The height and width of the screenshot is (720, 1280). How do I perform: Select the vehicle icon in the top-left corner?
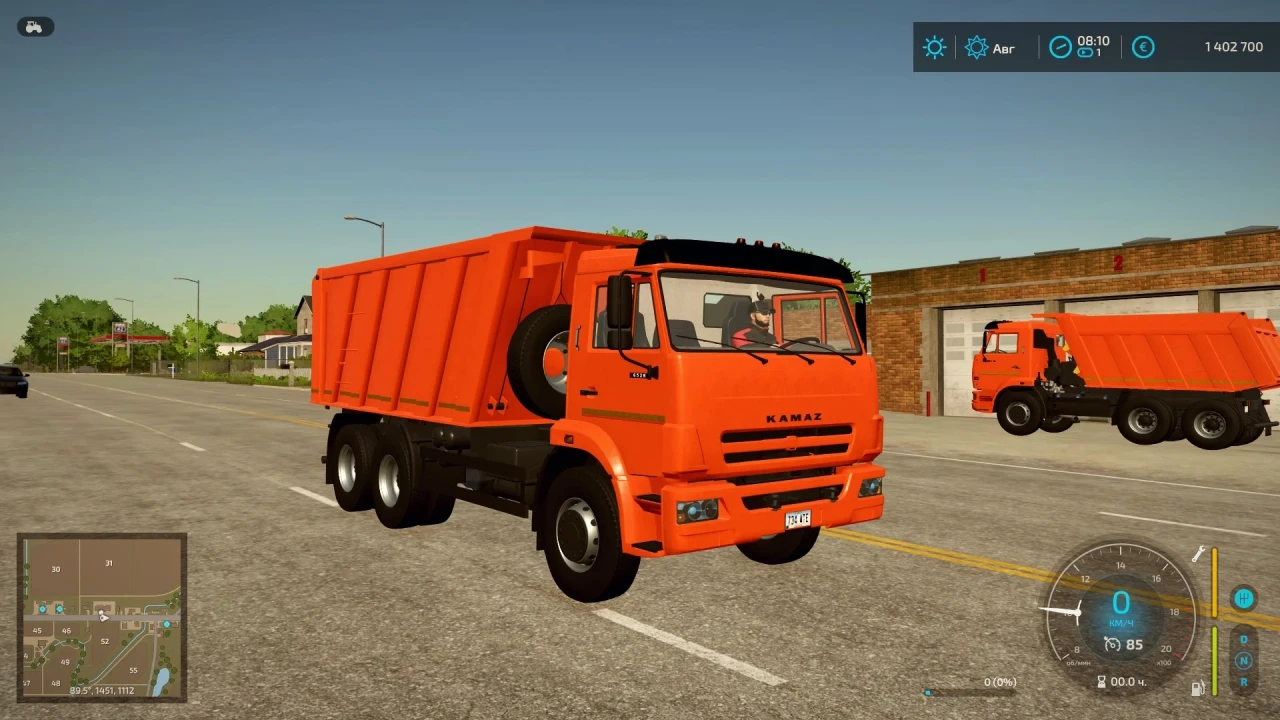(x=35, y=26)
